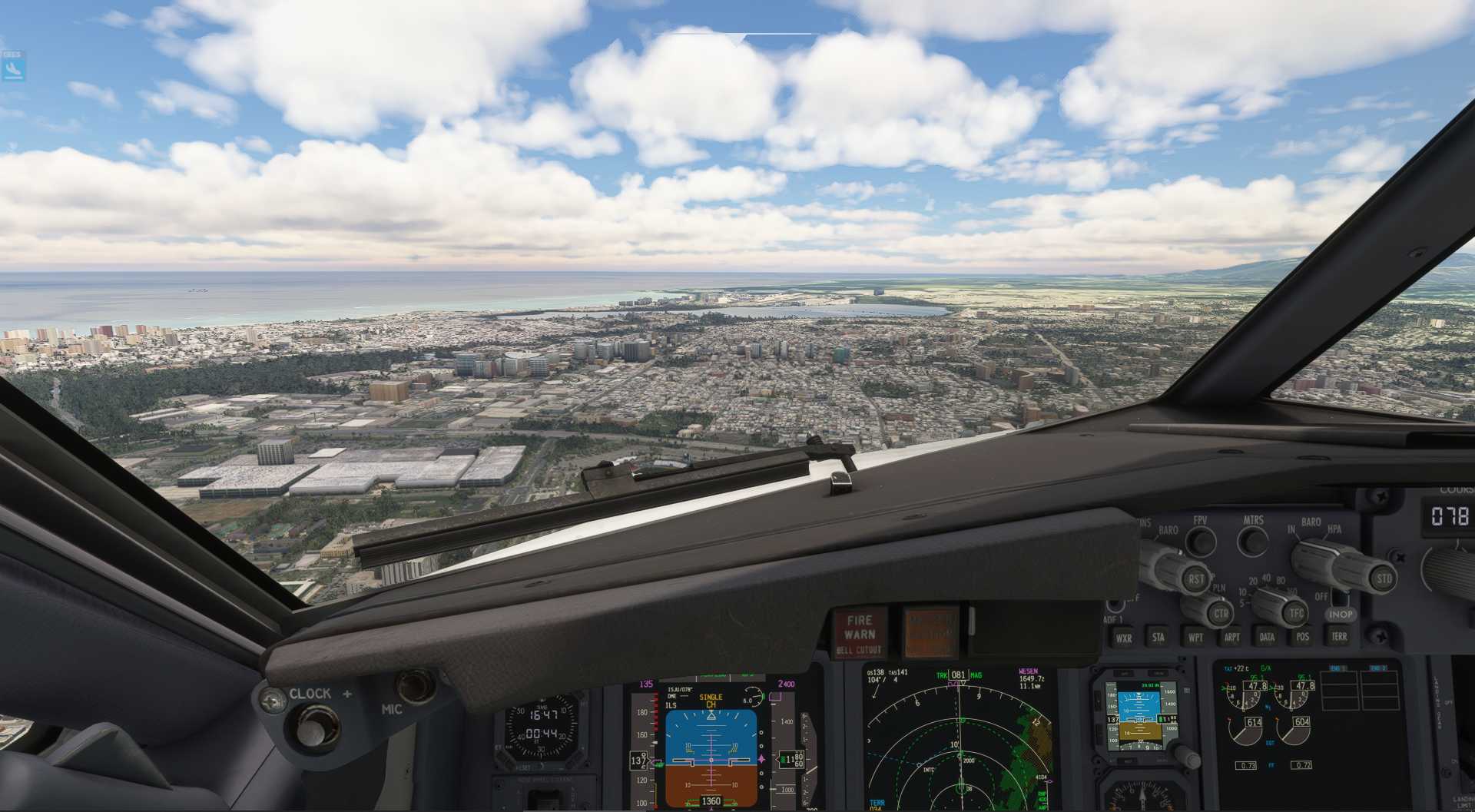The image size is (1475, 812).
Task: Toggle the DATA map button
Action: [x=1267, y=637]
